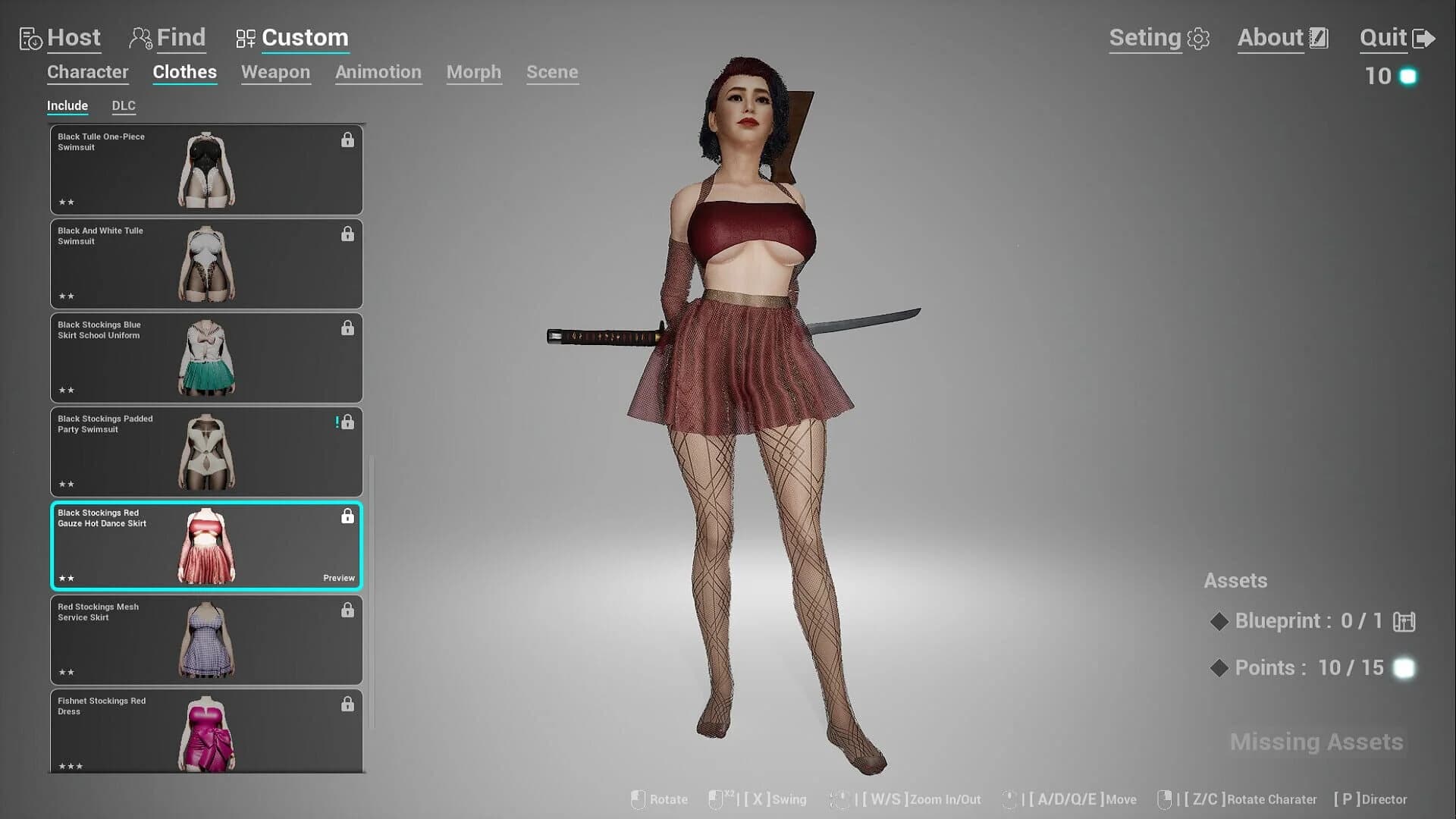Select Red Stockings Mesh Service Skirt
This screenshot has height=819, width=1456.
click(x=206, y=640)
